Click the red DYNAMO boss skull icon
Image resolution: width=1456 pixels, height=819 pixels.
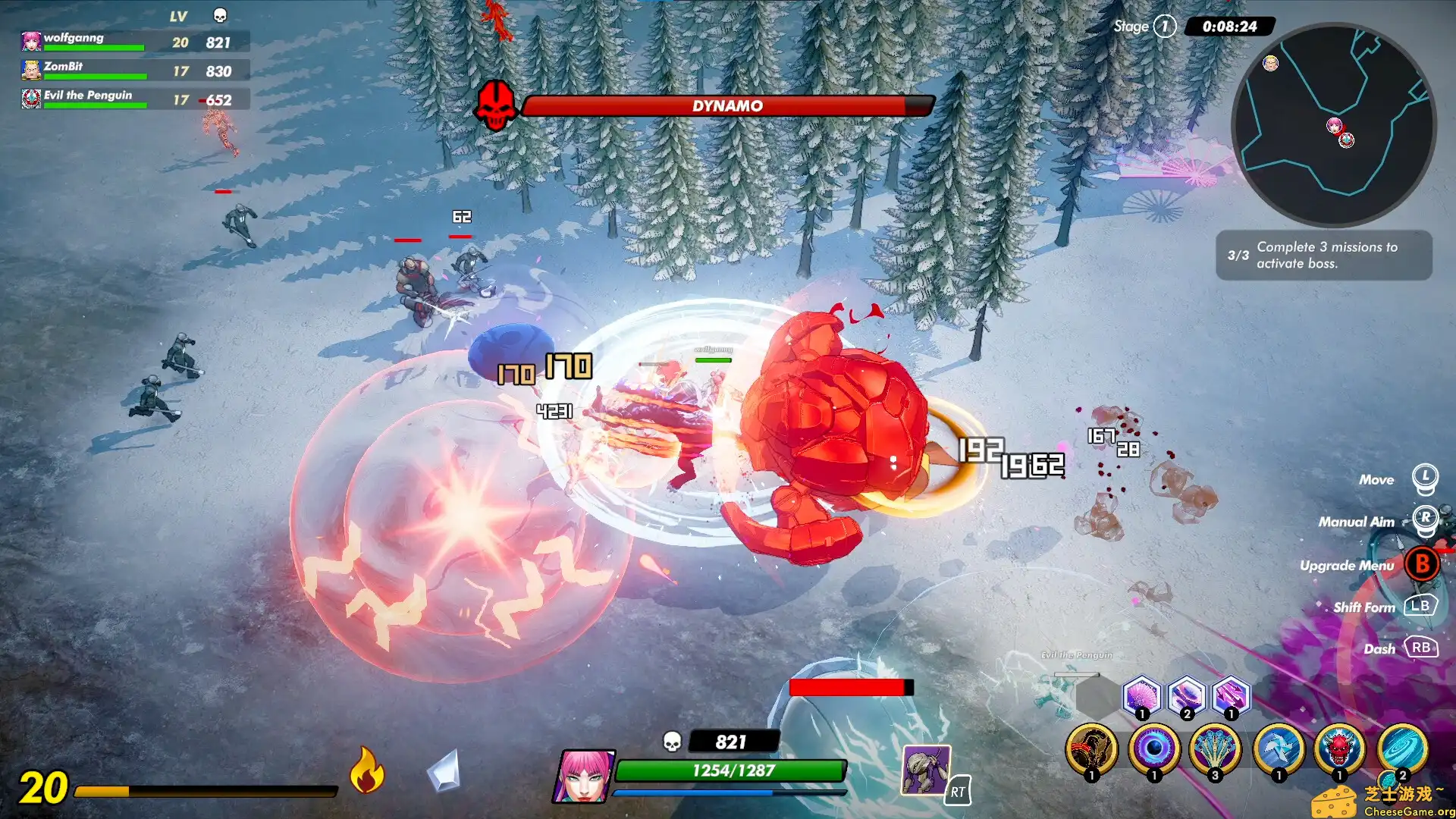coord(496,105)
